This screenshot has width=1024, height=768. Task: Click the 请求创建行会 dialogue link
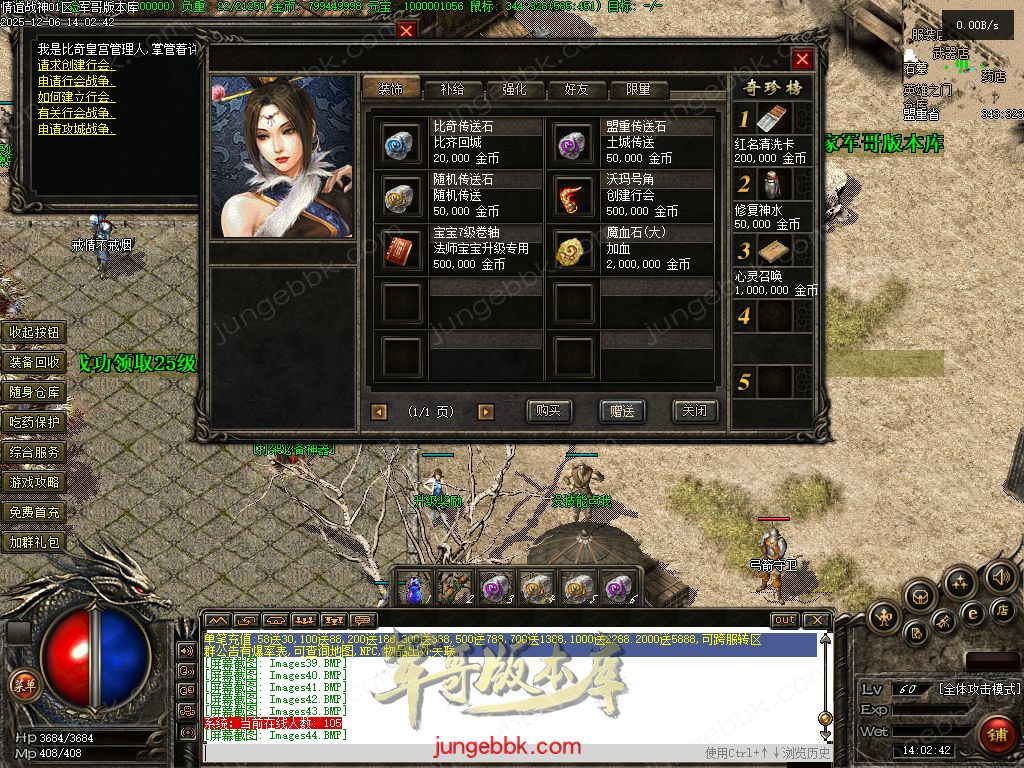coord(76,65)
